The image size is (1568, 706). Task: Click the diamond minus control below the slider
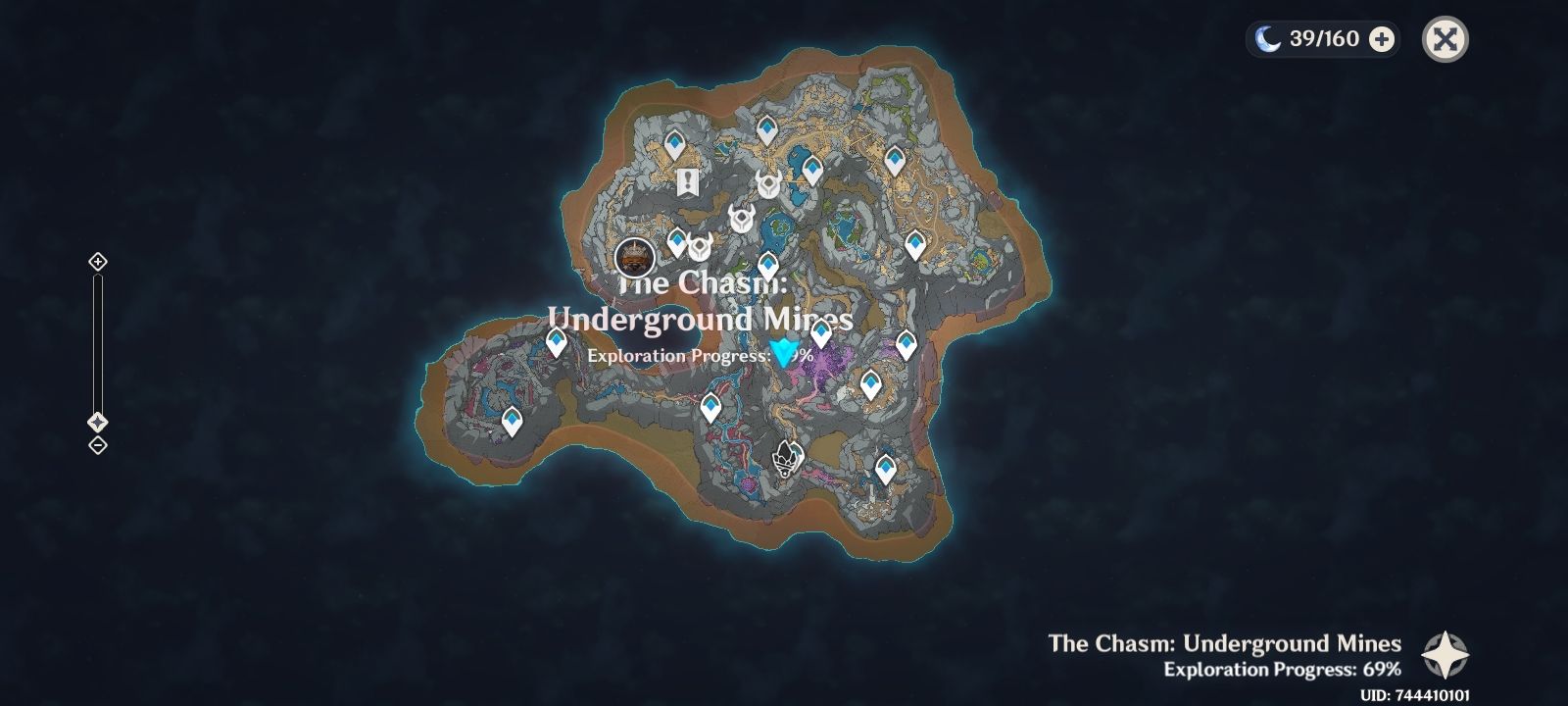pos(97,447)
